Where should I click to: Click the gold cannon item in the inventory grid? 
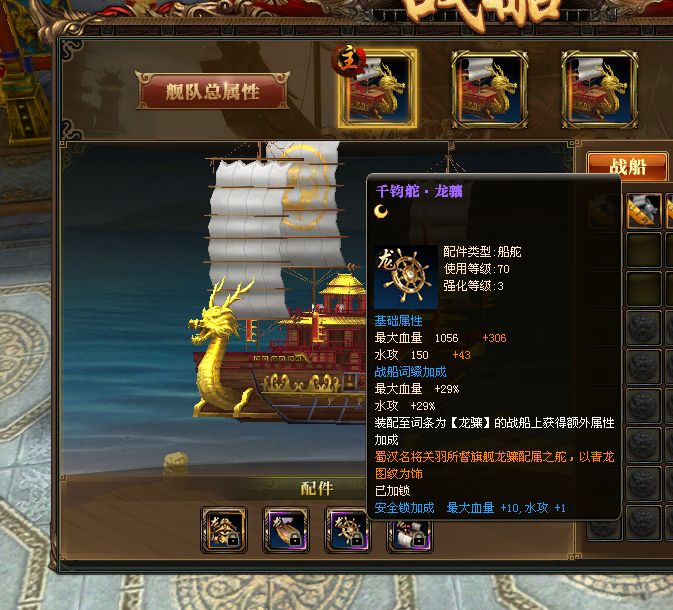click(644, 210)
